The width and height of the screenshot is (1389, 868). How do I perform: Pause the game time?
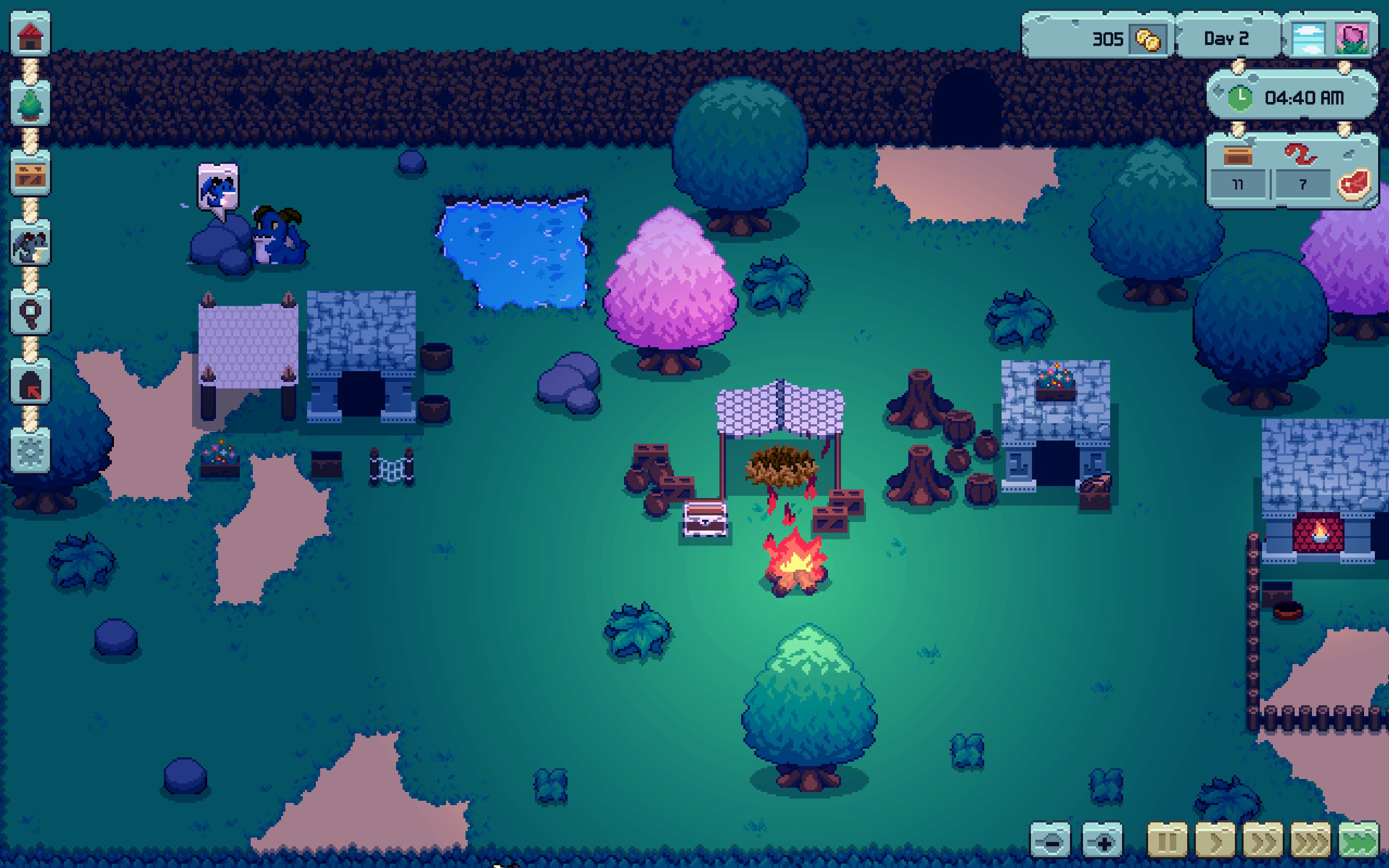[1167, 841]
